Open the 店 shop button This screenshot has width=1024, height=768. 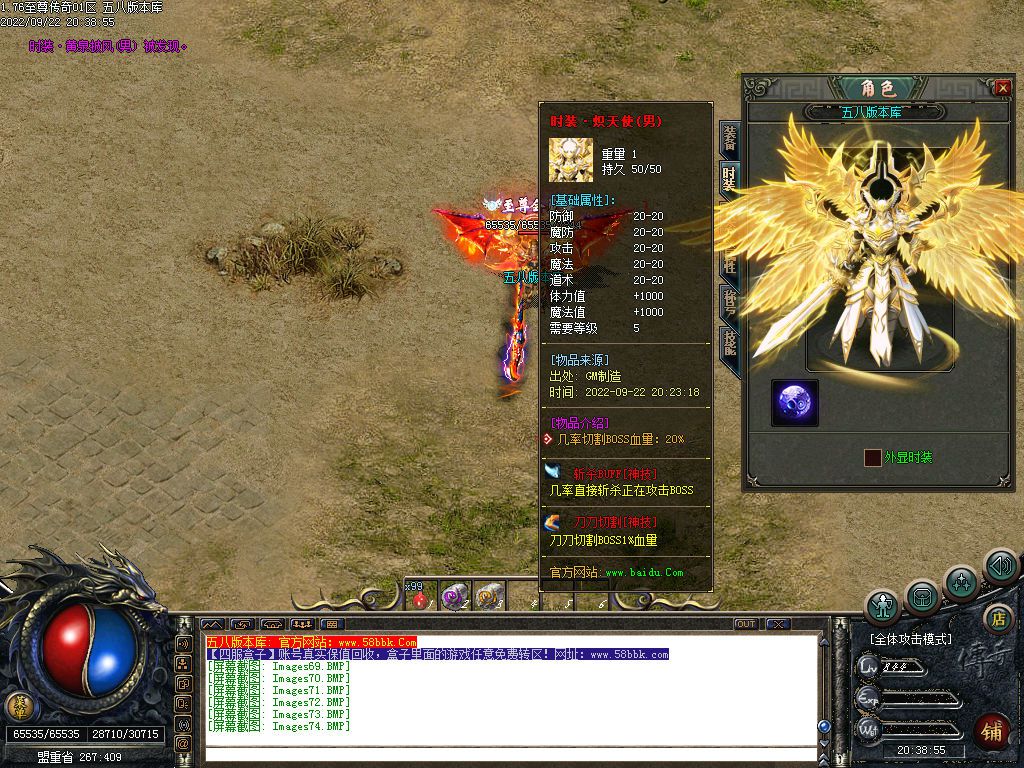(996, 619)
